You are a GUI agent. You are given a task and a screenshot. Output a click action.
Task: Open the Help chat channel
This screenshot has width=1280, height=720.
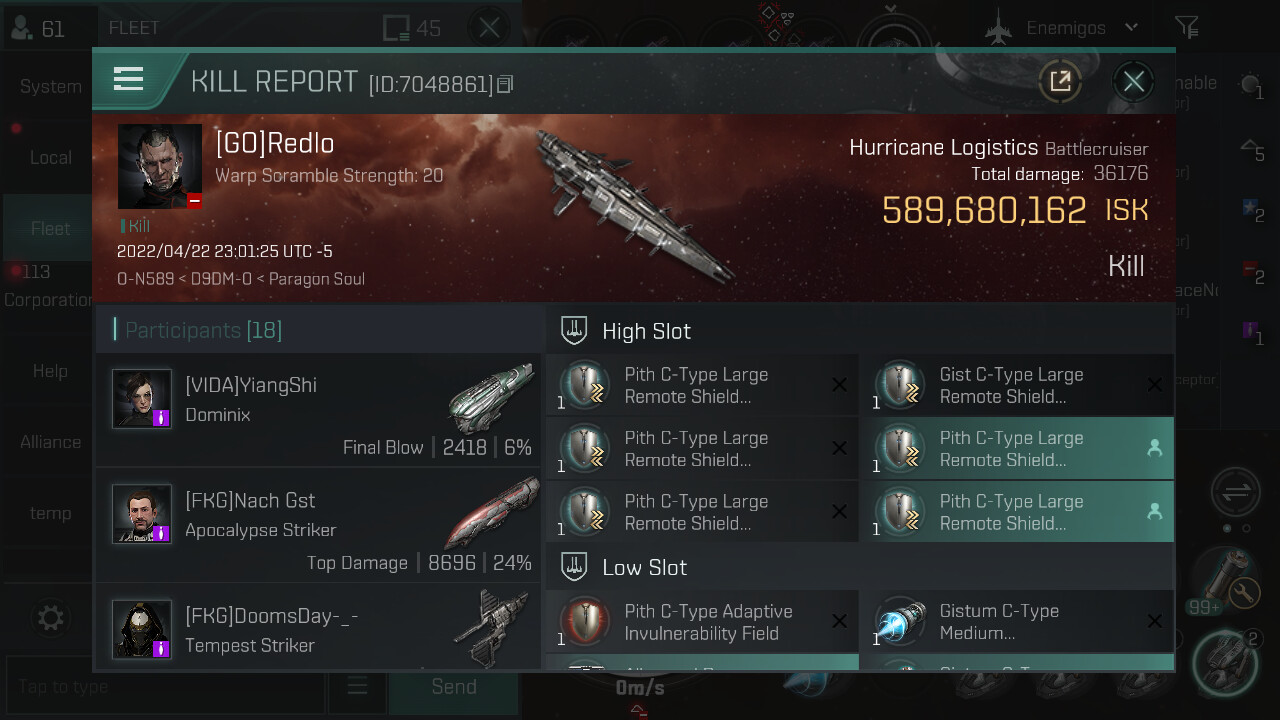coord(50,371)
